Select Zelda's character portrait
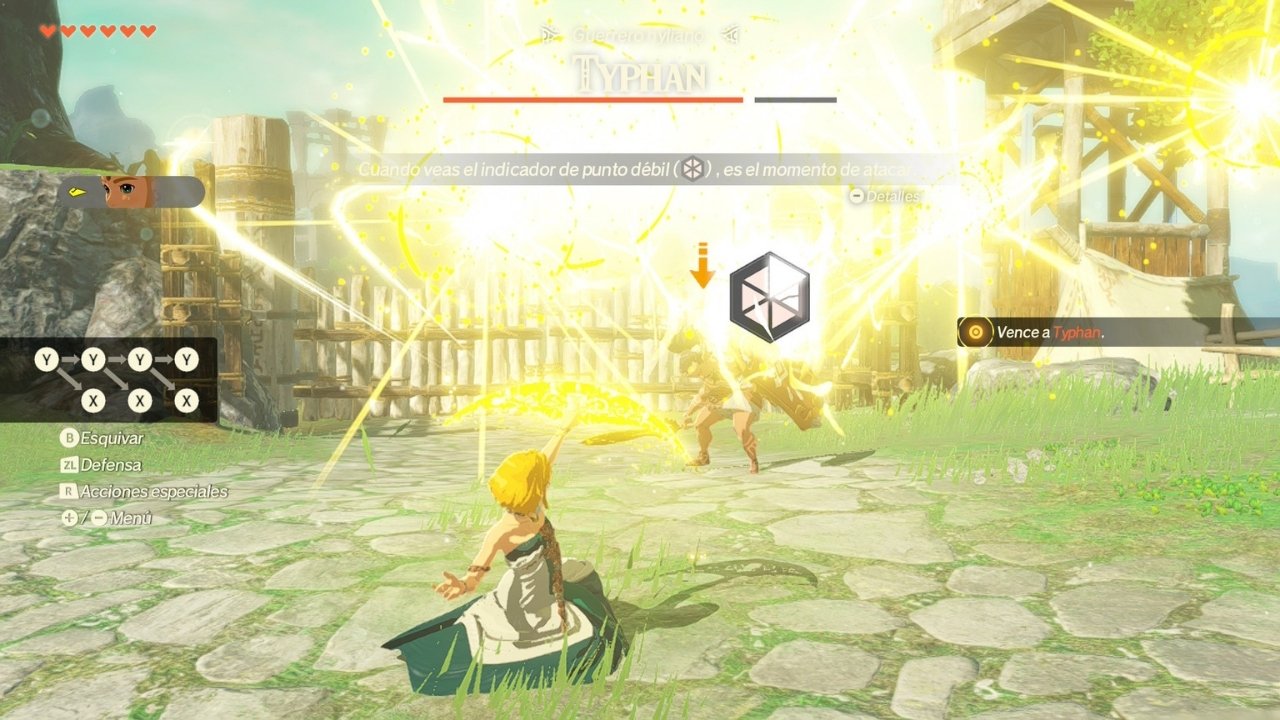Viewport: 1280px width, 720px height. tap(128, 191)
